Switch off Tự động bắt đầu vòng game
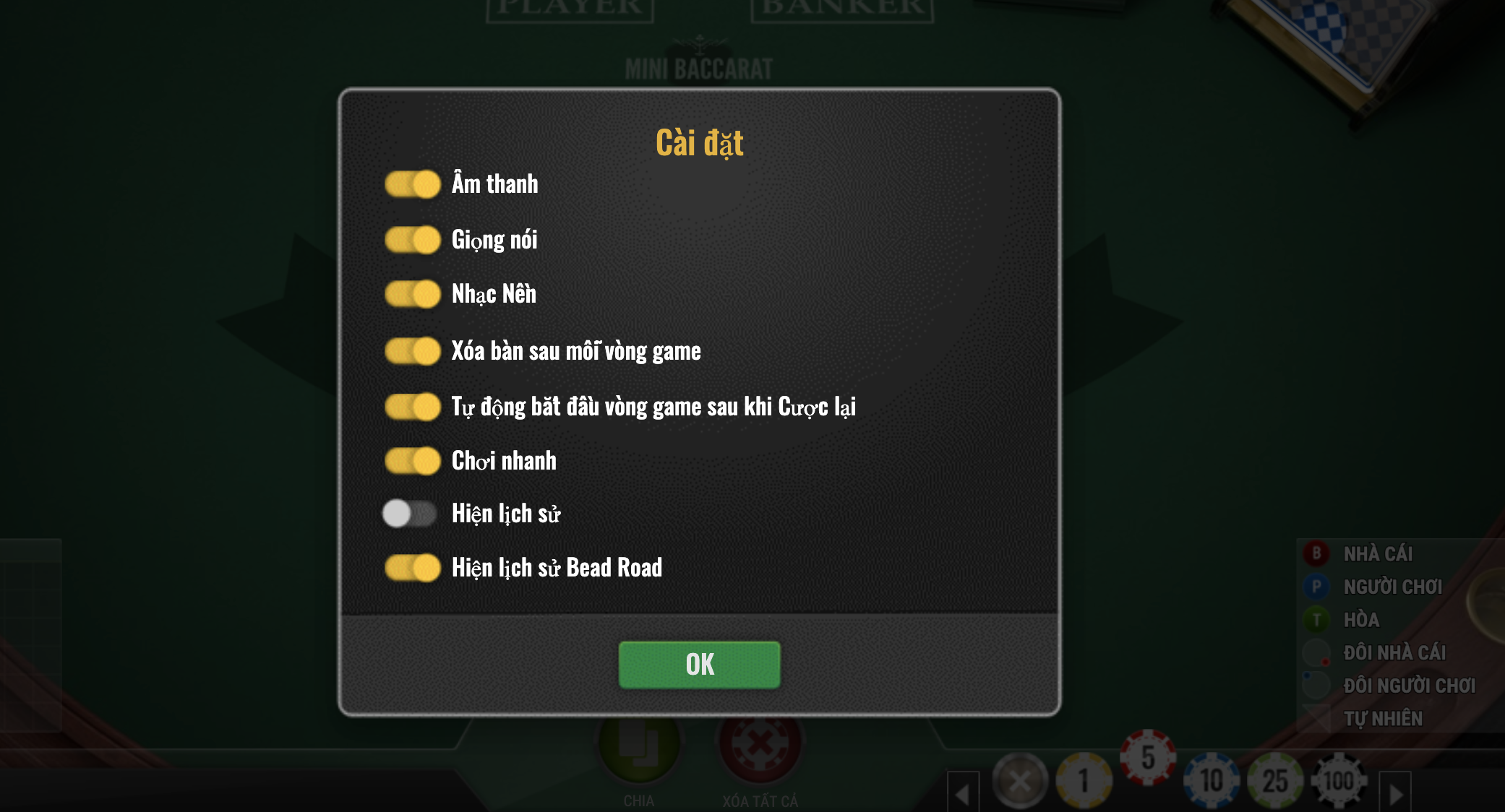The image size is (1505, 812). coord(412,407)
